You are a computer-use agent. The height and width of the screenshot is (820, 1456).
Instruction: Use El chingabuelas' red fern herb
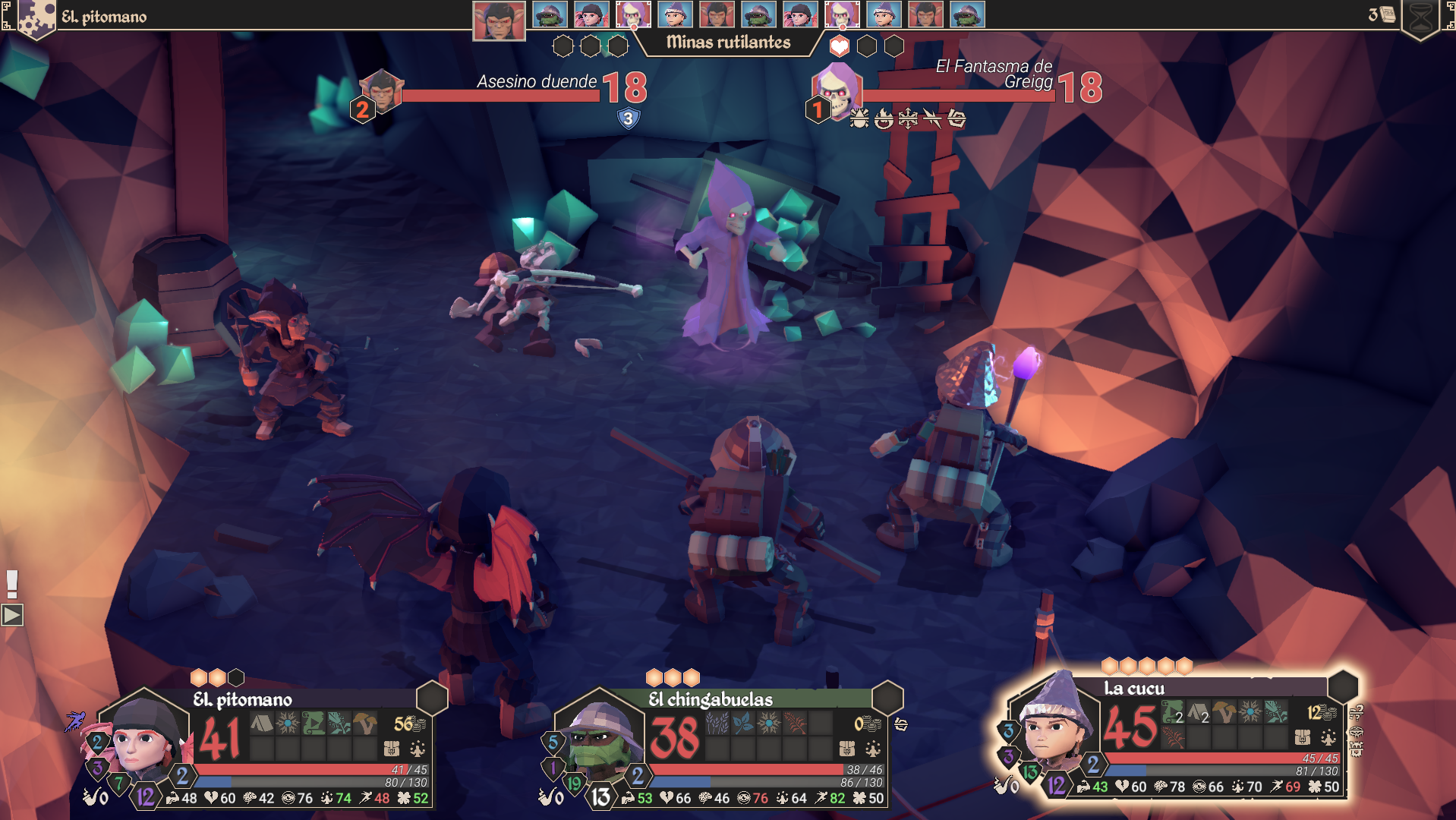click(795, 724)
